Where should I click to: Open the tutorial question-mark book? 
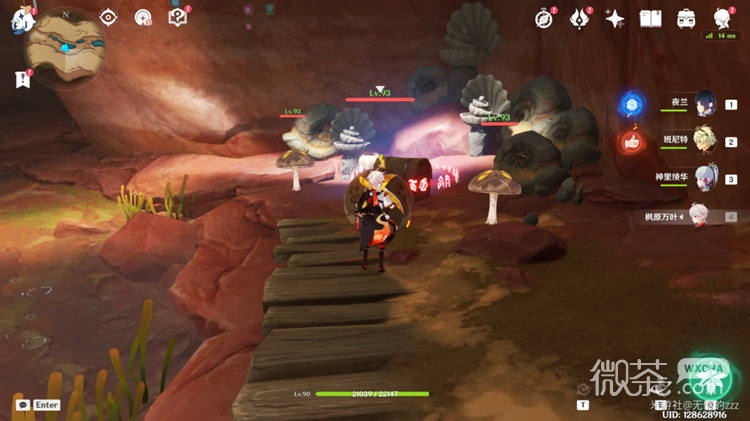tap(179, 17)
